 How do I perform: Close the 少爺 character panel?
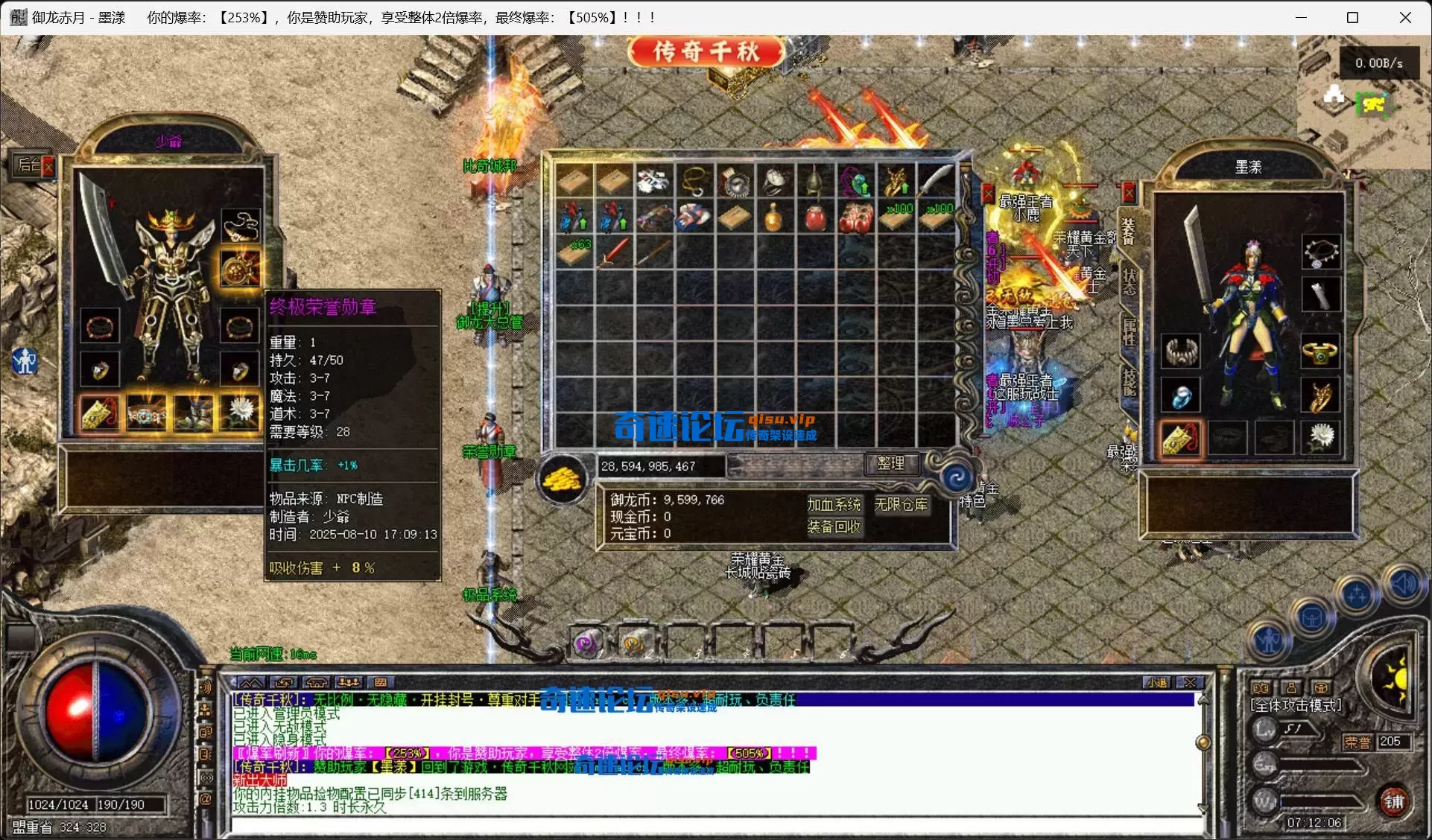click(x=48, y=165)
